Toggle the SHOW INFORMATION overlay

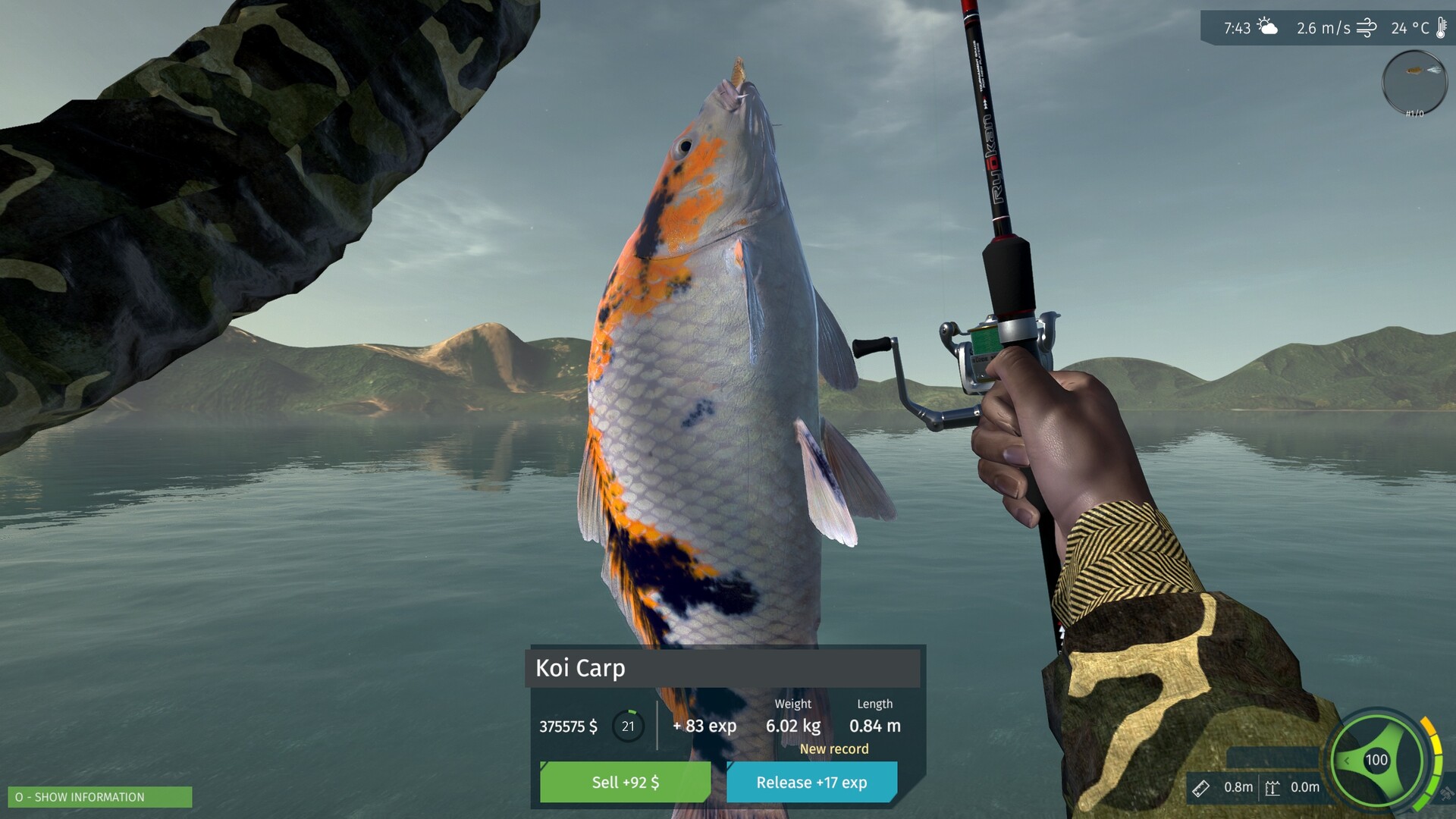[99, 798]
